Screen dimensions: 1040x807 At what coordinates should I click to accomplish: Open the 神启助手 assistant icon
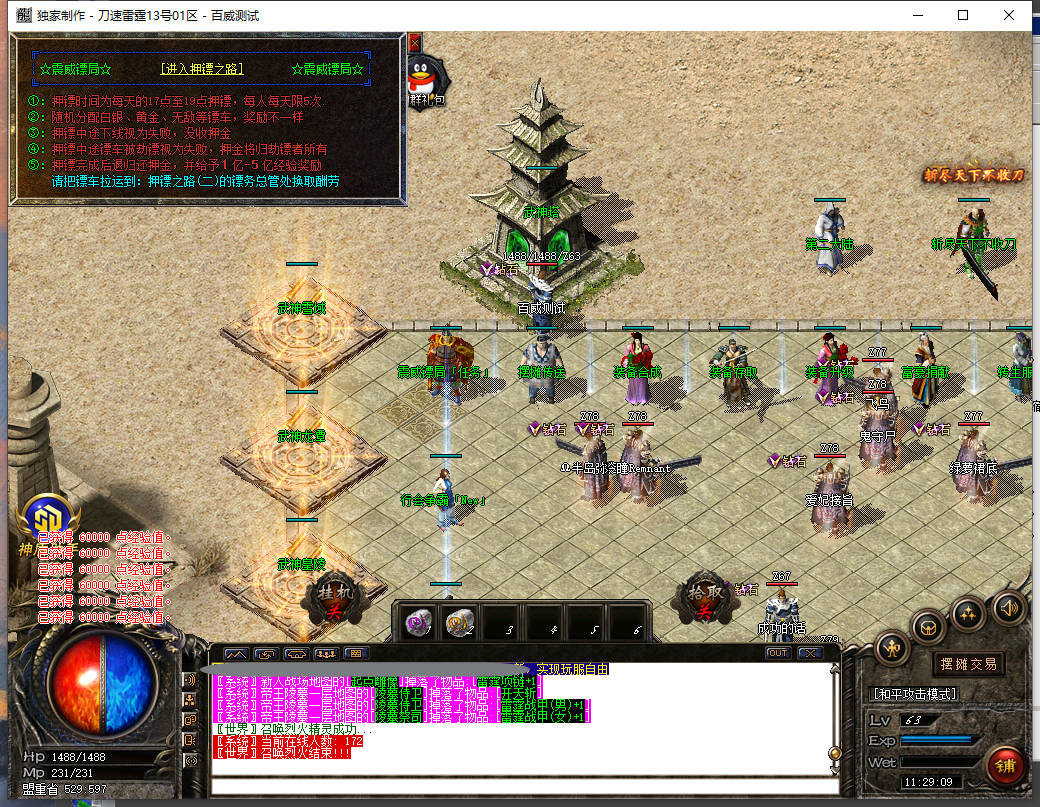[x=46, y=518]
